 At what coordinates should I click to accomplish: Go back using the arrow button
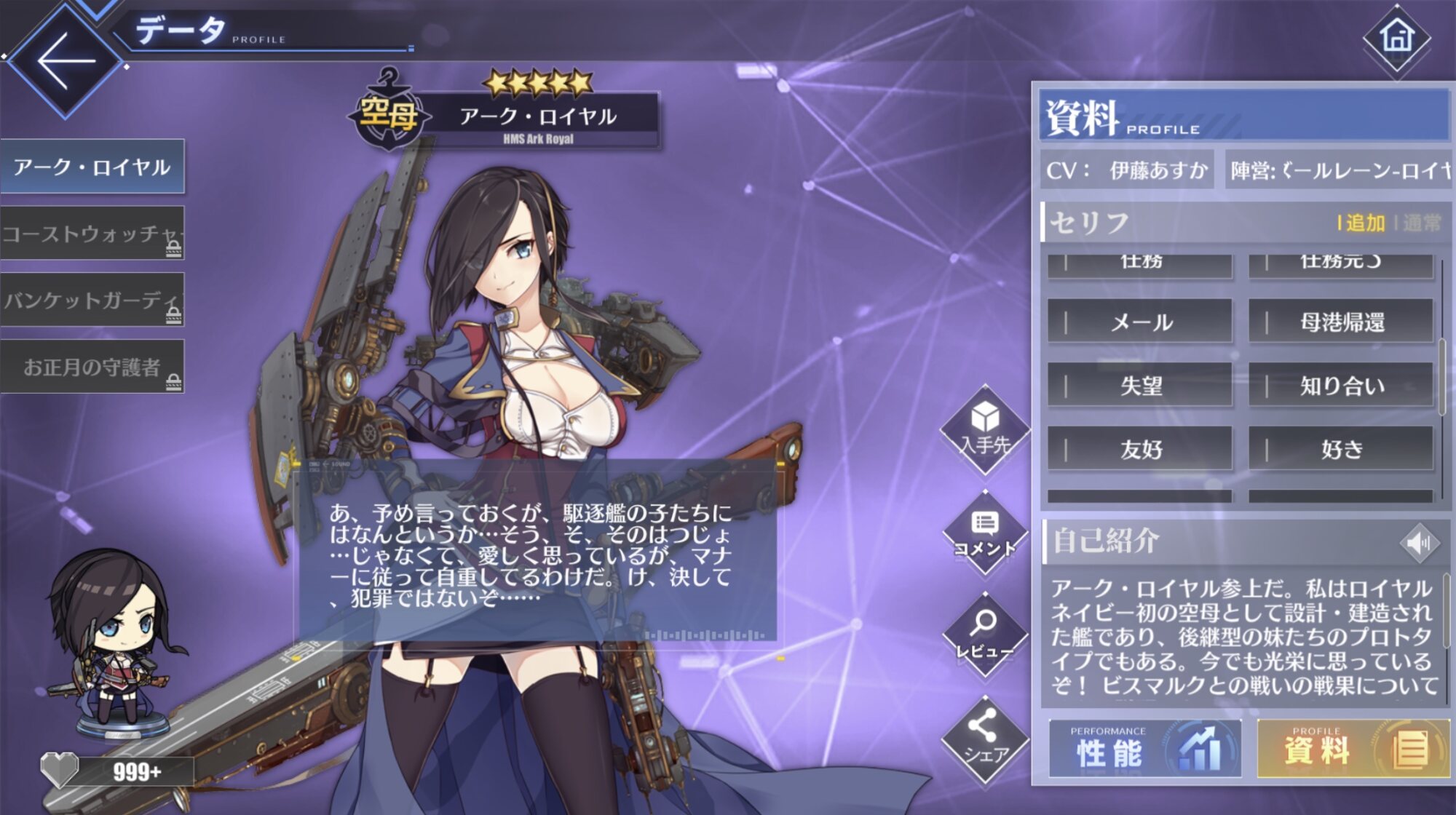(66, 60)
